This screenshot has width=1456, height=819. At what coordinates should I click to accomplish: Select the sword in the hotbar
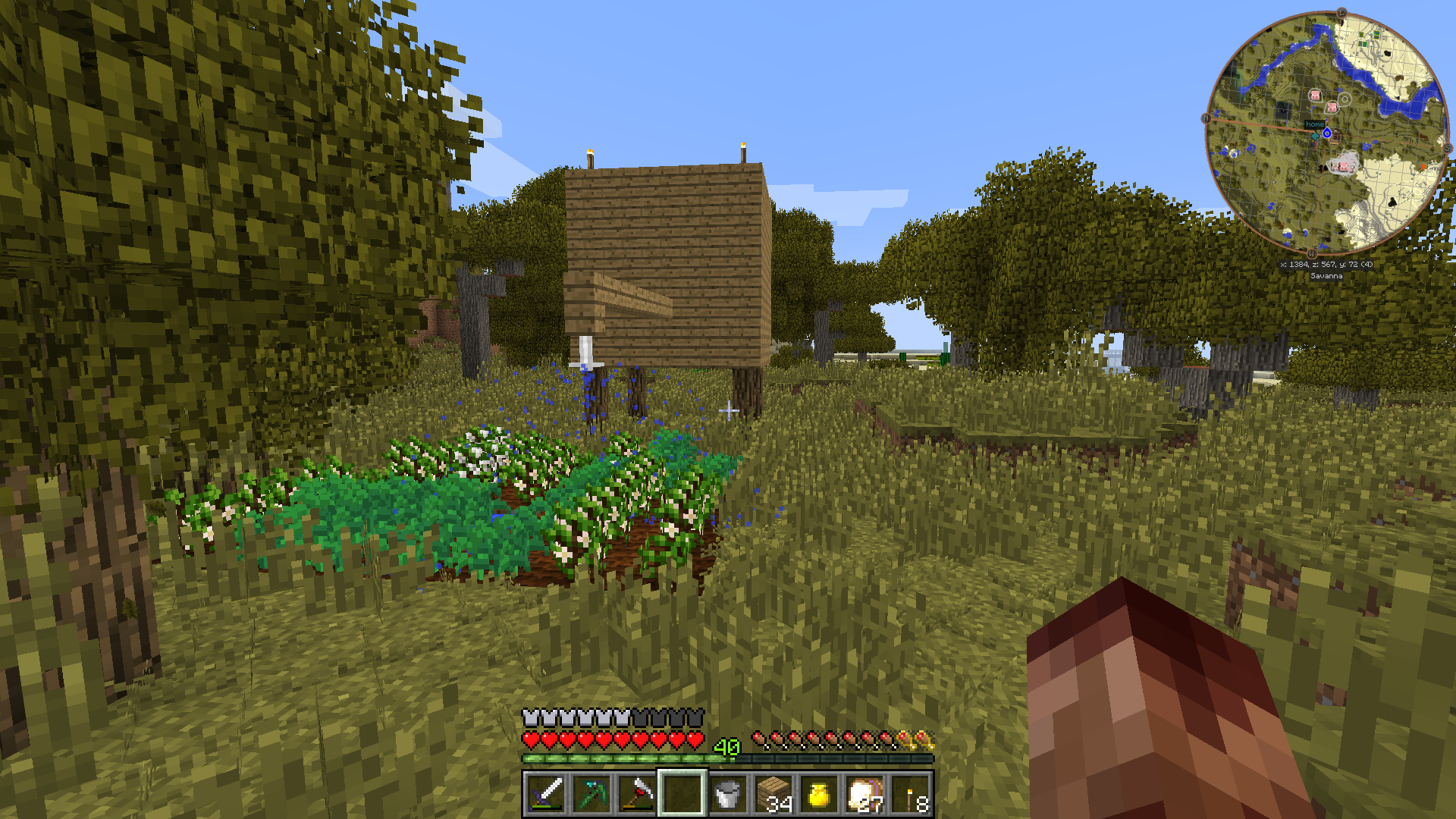click(545, 794)
